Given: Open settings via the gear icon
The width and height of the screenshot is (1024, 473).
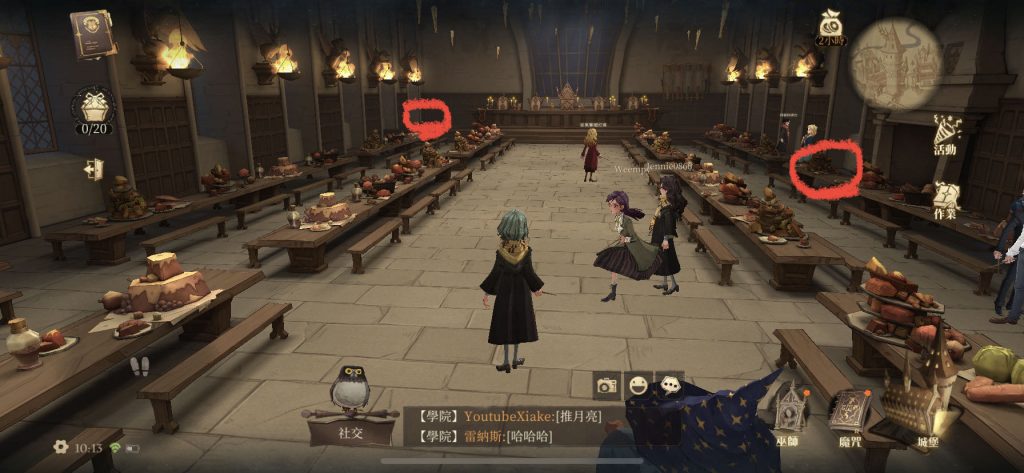Looking at the screenshot, I should tap(61, 447).
